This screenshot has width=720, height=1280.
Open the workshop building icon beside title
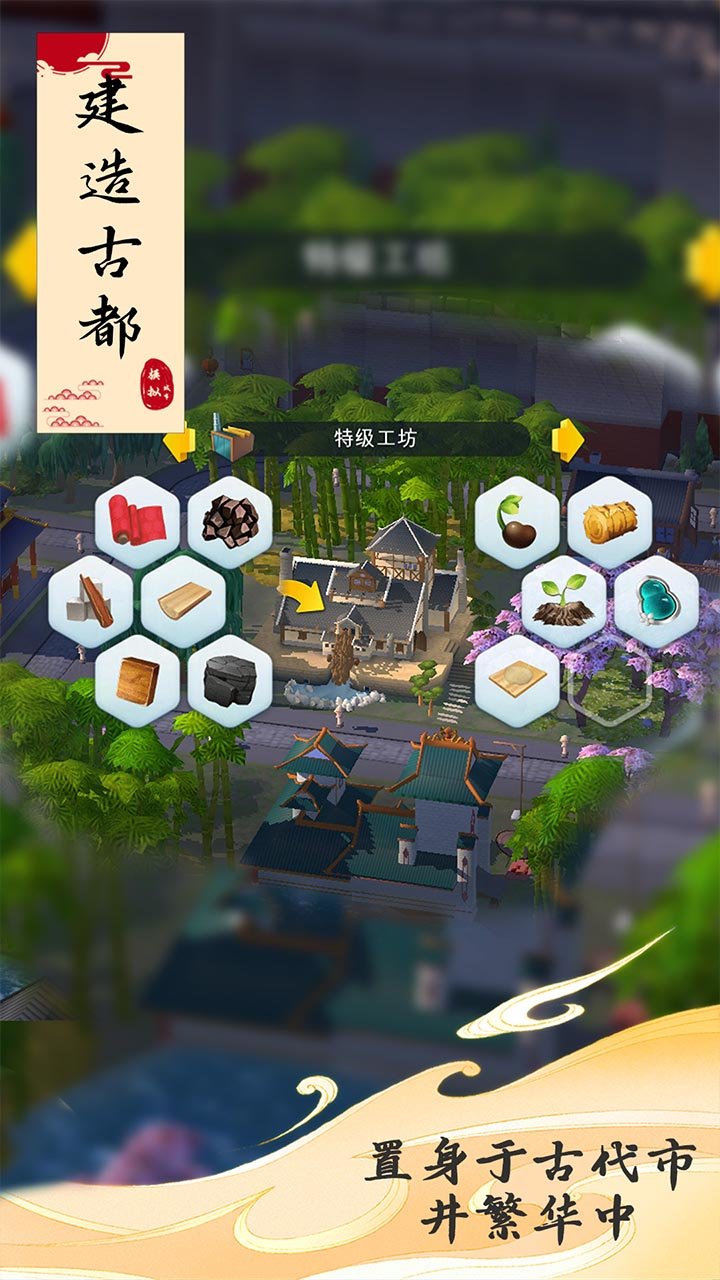[236, 441]
